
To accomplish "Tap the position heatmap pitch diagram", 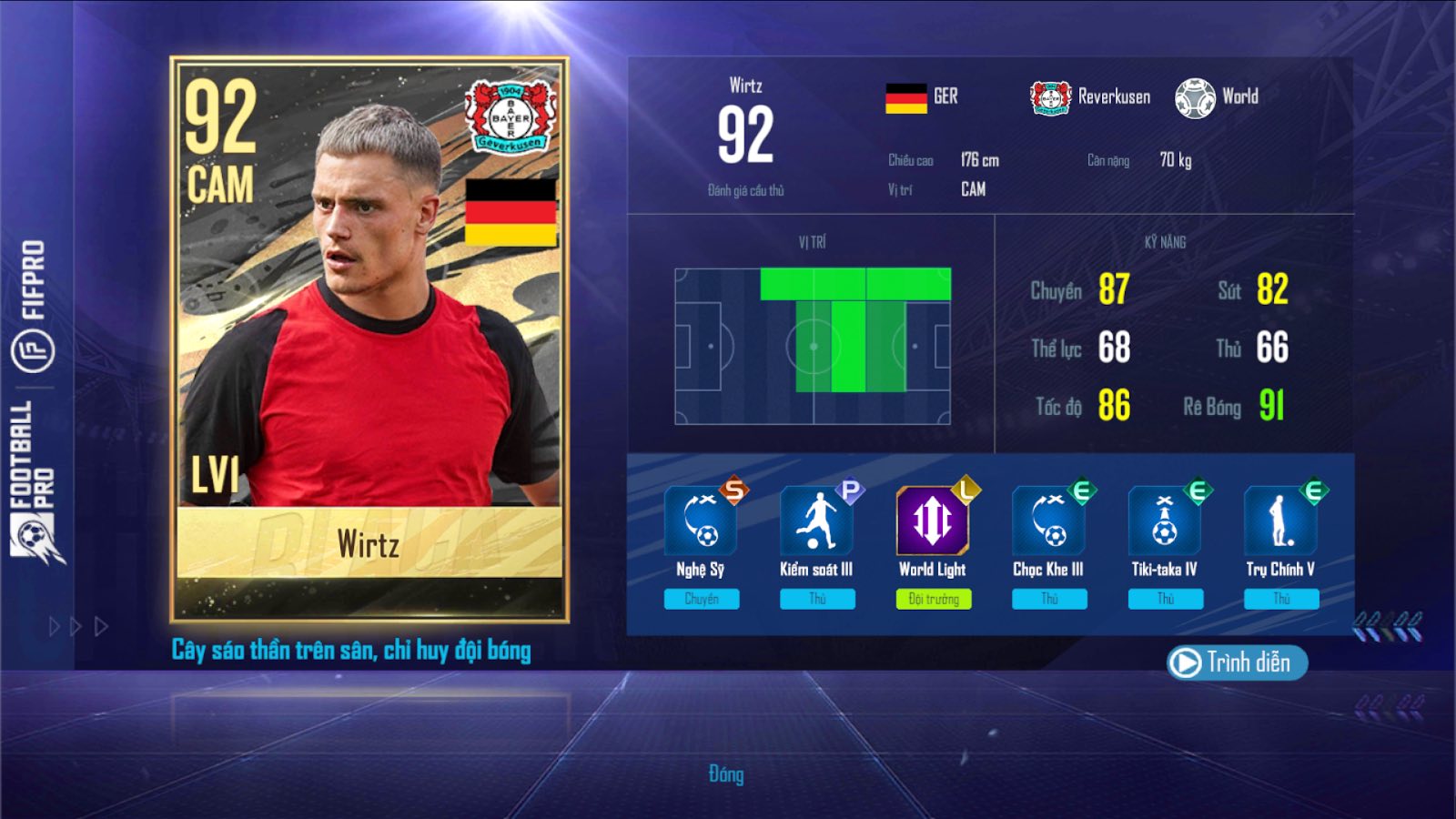I will tap(813, 346).
